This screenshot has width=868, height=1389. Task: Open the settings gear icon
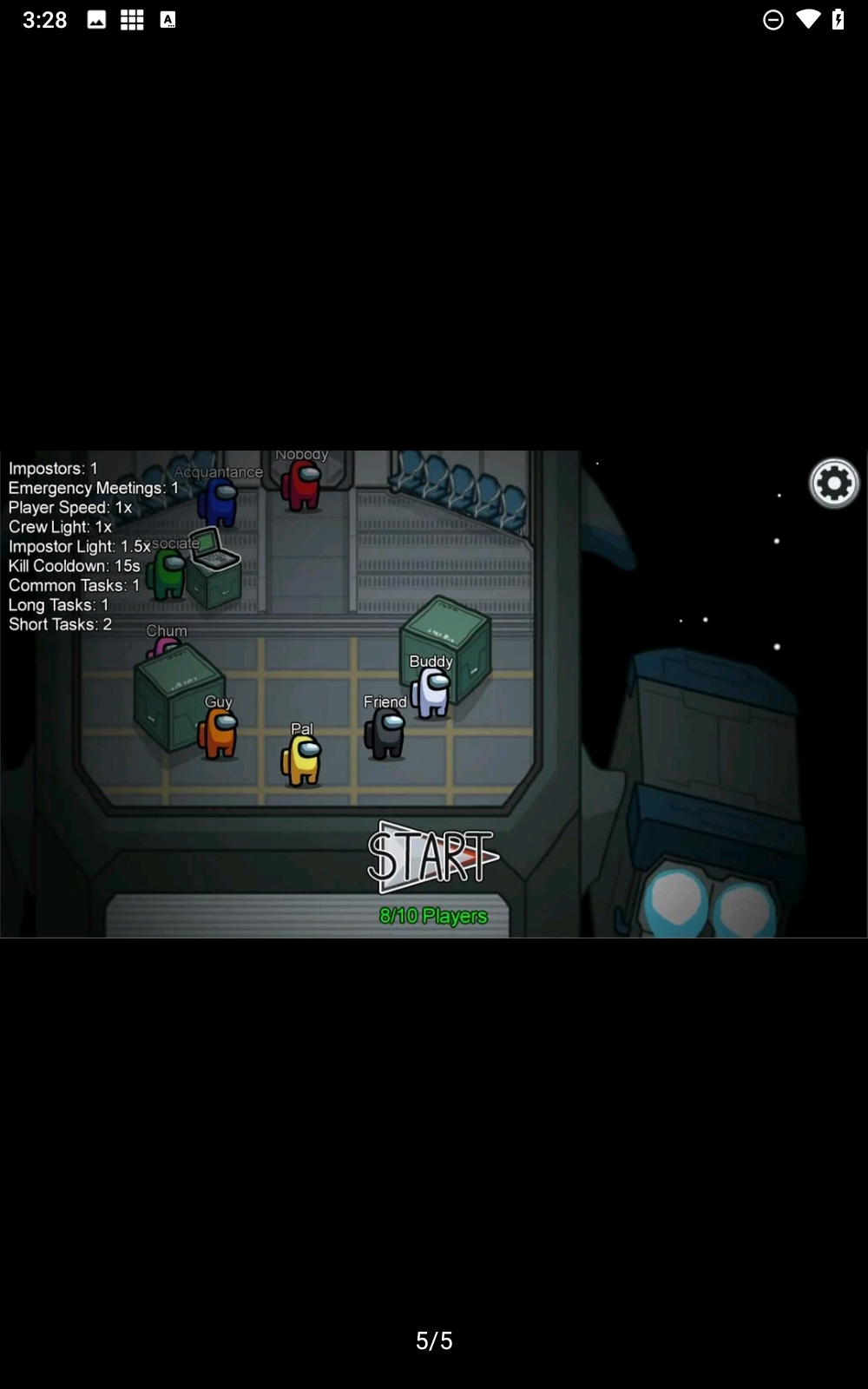click(x=833, y=484)
